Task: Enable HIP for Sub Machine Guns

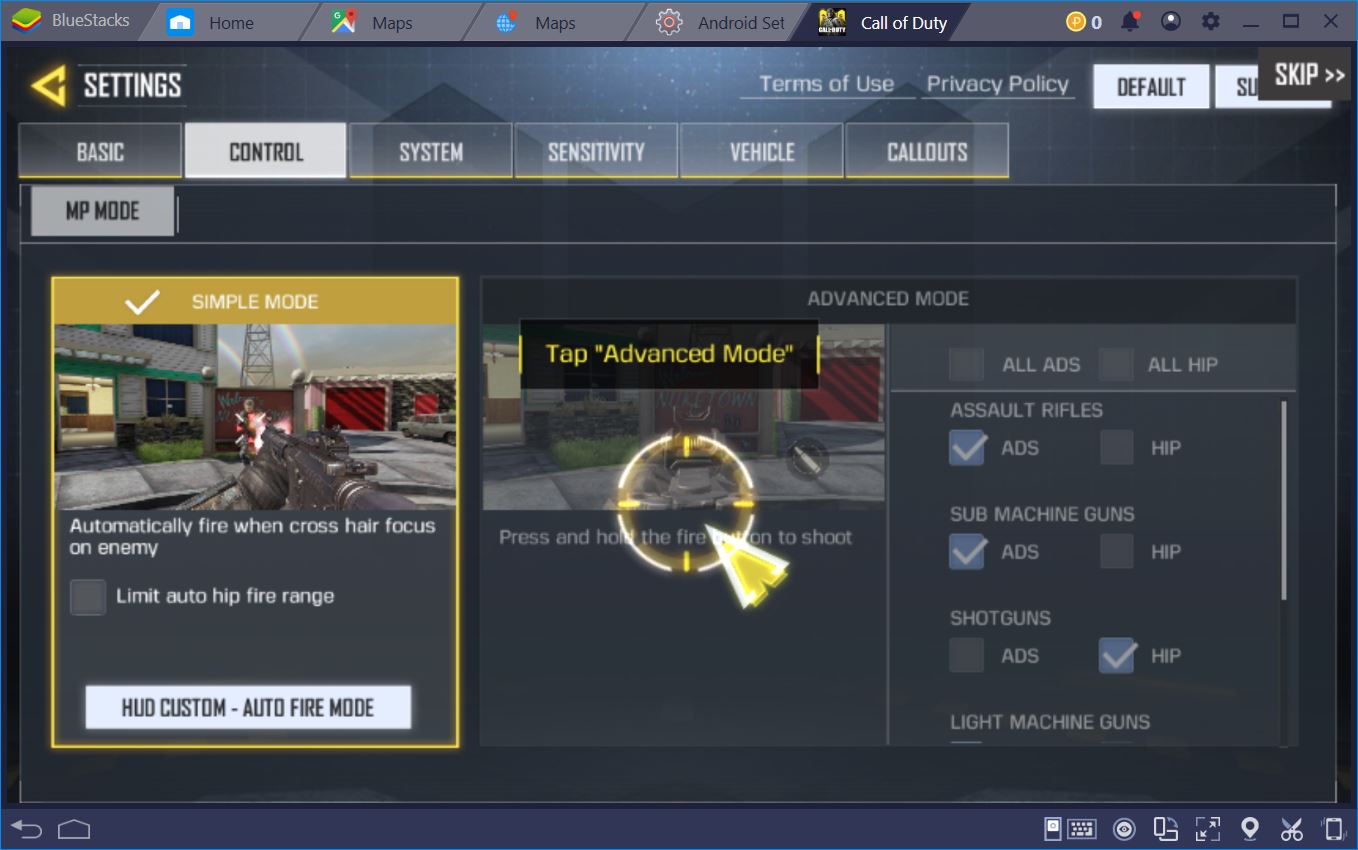Action: (x=1116, y=551)
